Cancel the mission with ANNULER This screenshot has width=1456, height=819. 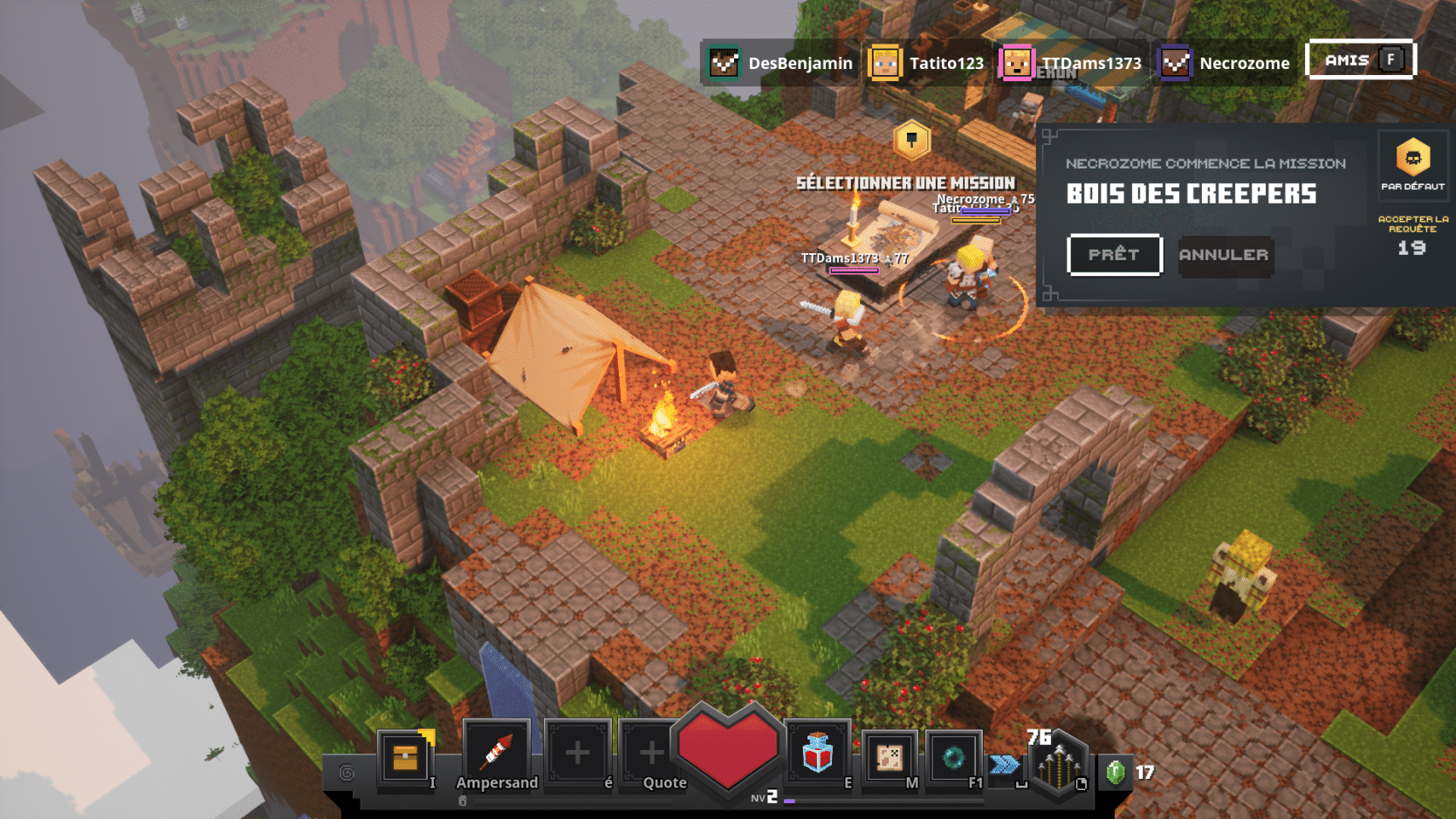(1224, 255)
